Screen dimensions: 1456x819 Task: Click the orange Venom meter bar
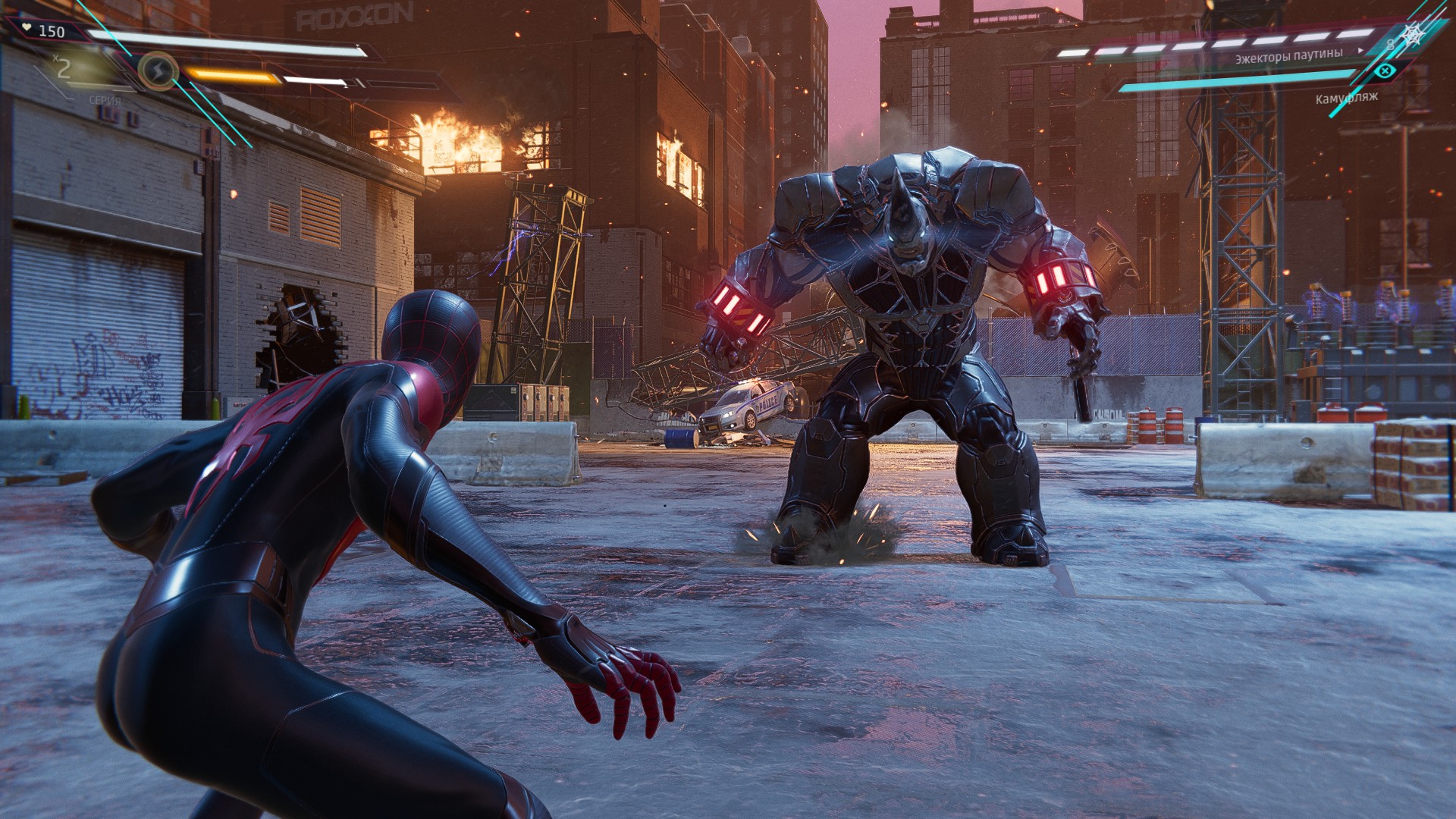tap(231, 74)
